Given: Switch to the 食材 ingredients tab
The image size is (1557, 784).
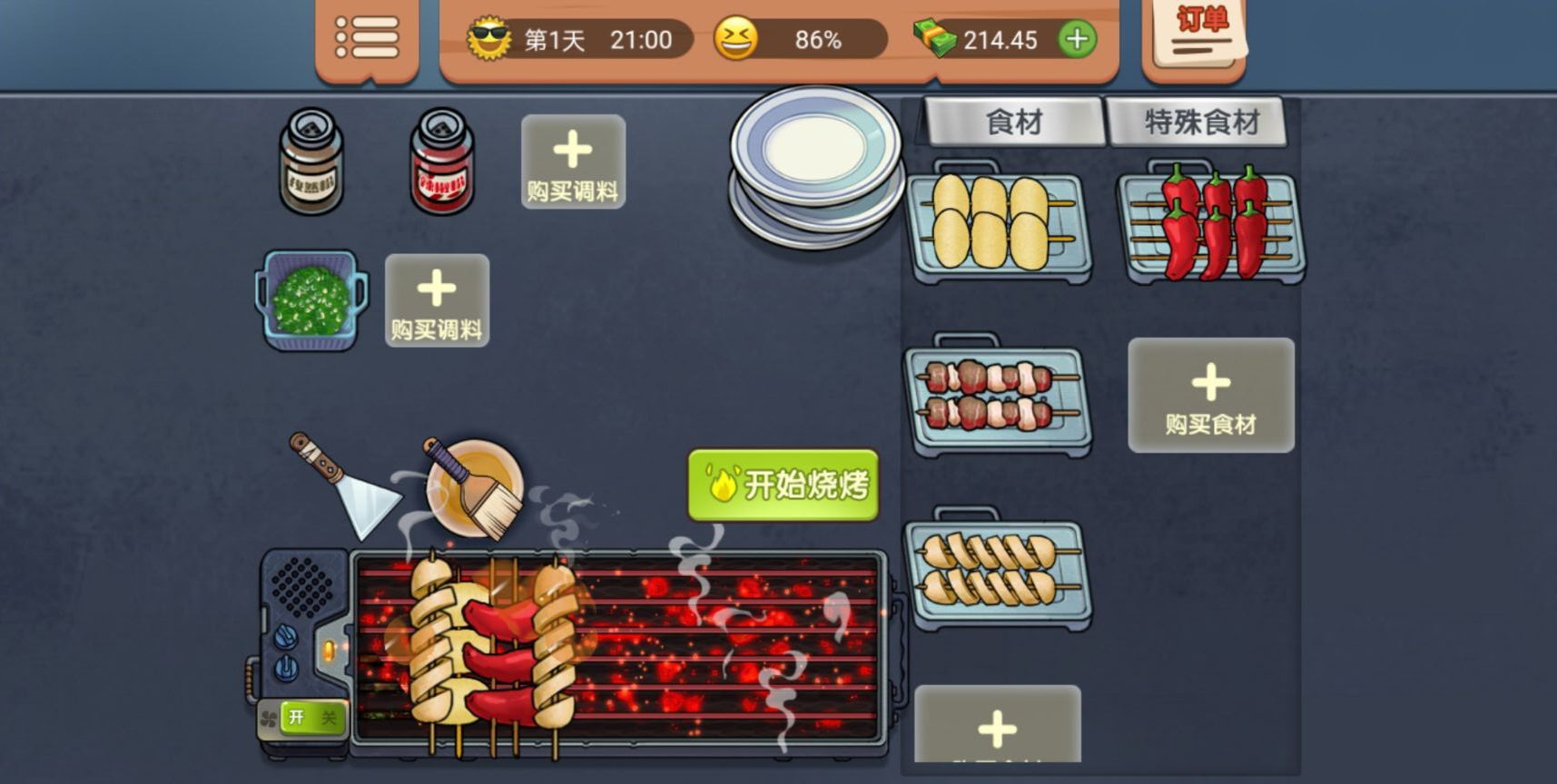Looking at the screenshot, I should [x=1013, y=119].
